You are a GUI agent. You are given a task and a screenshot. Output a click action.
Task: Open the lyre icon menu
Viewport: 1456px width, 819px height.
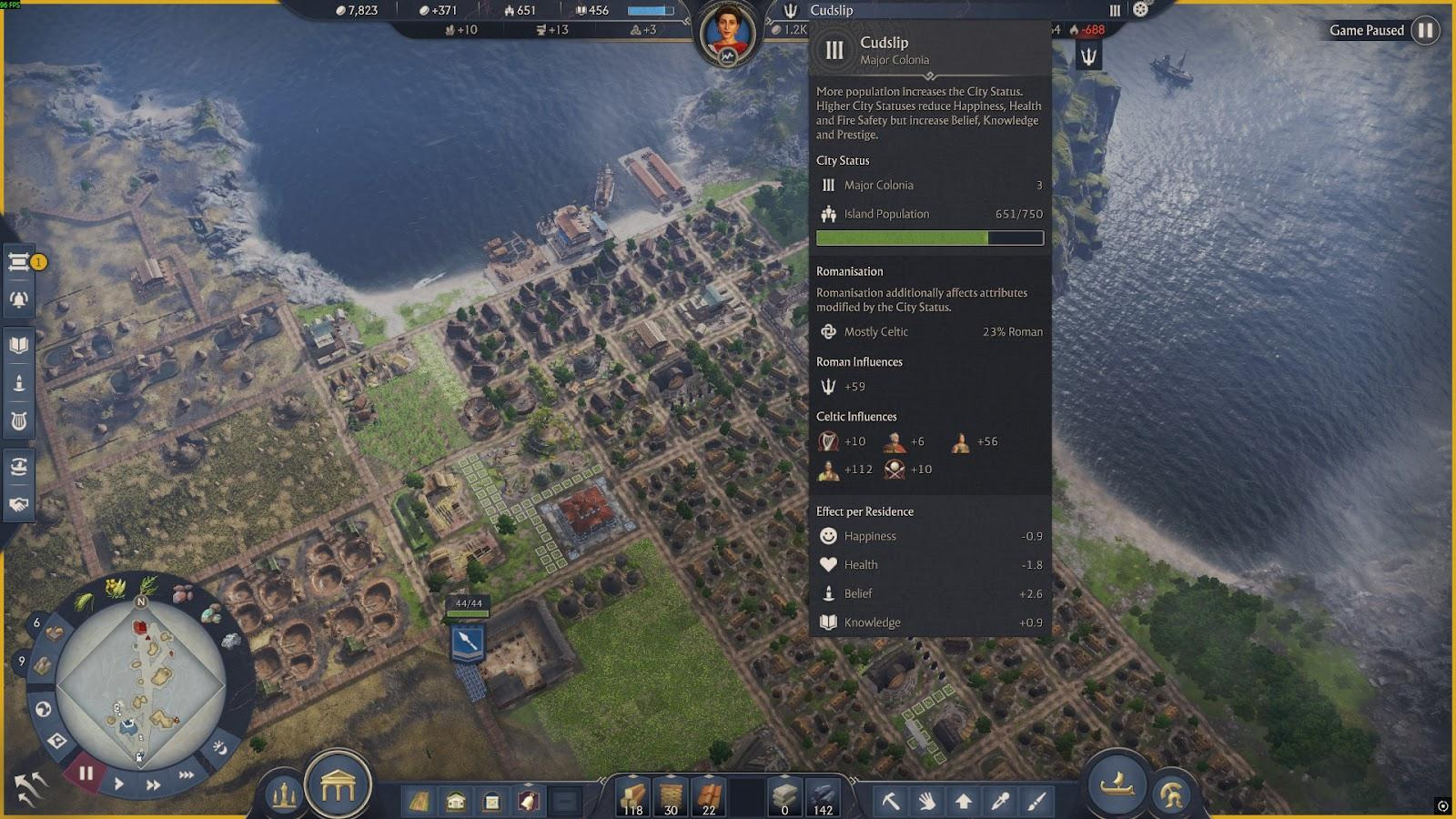click(19, 421)
